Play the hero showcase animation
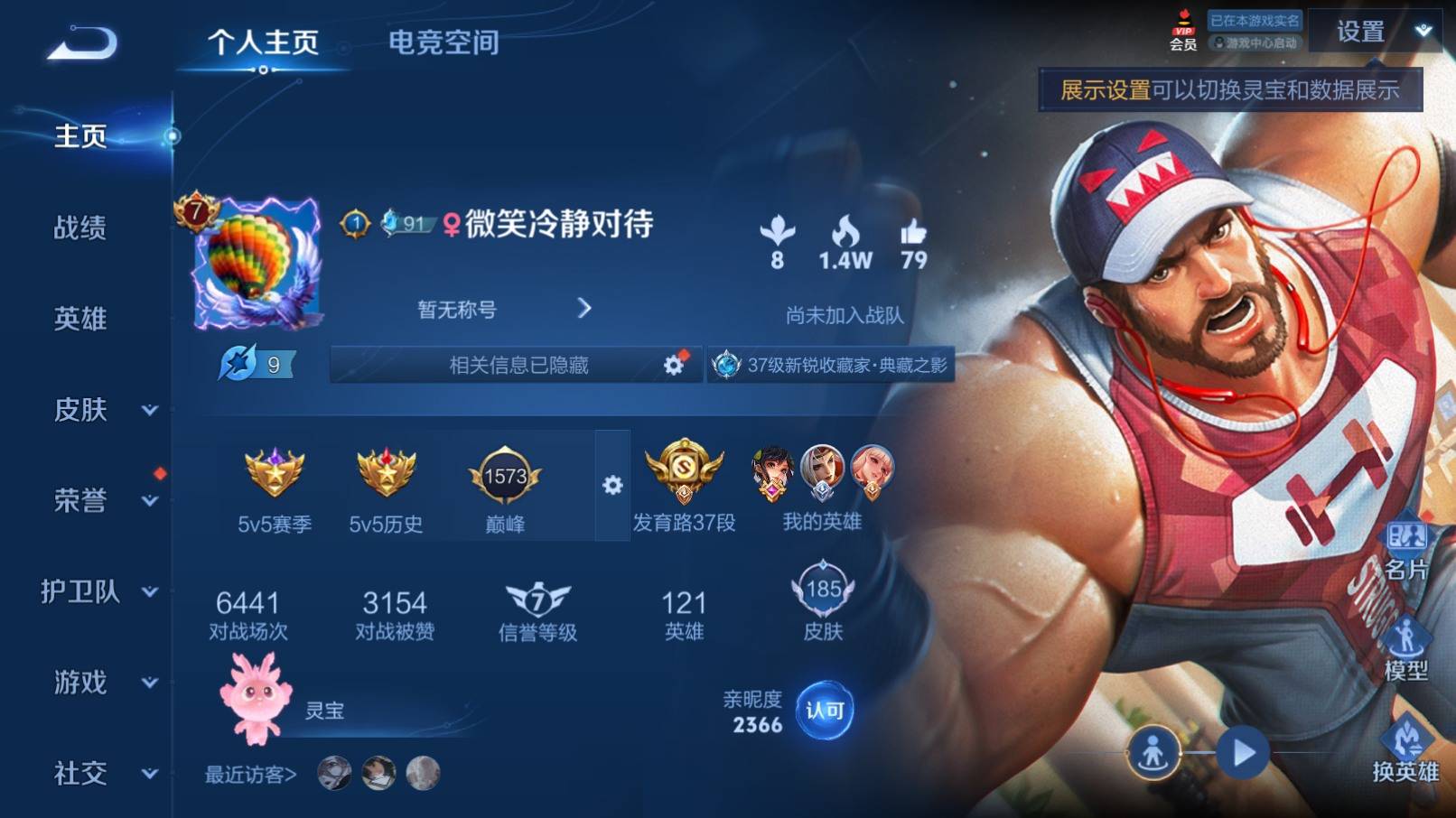The image size is (1456, 818). (x=1243, y=752)
